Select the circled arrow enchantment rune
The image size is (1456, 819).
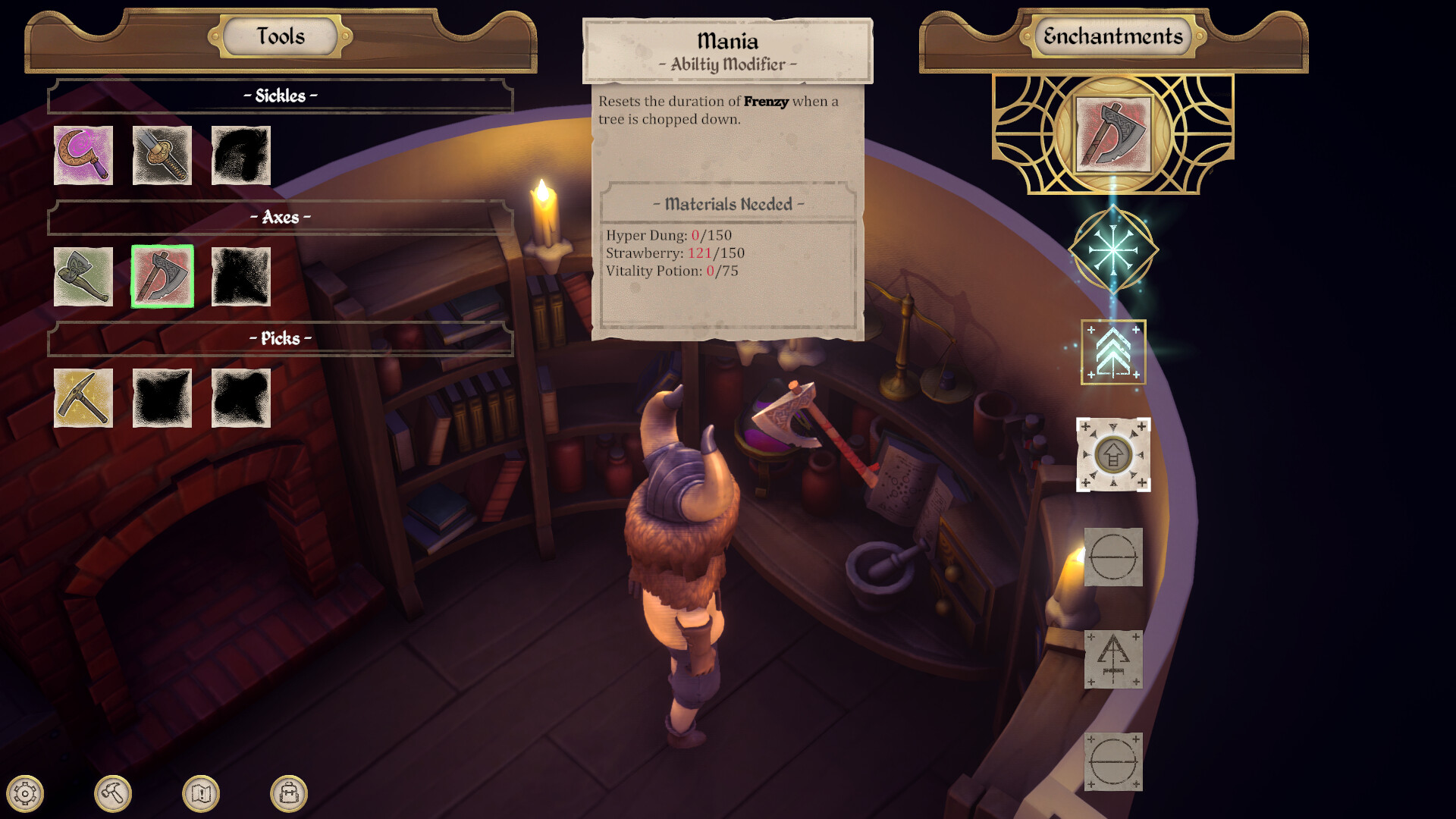tap(1114, 456)
